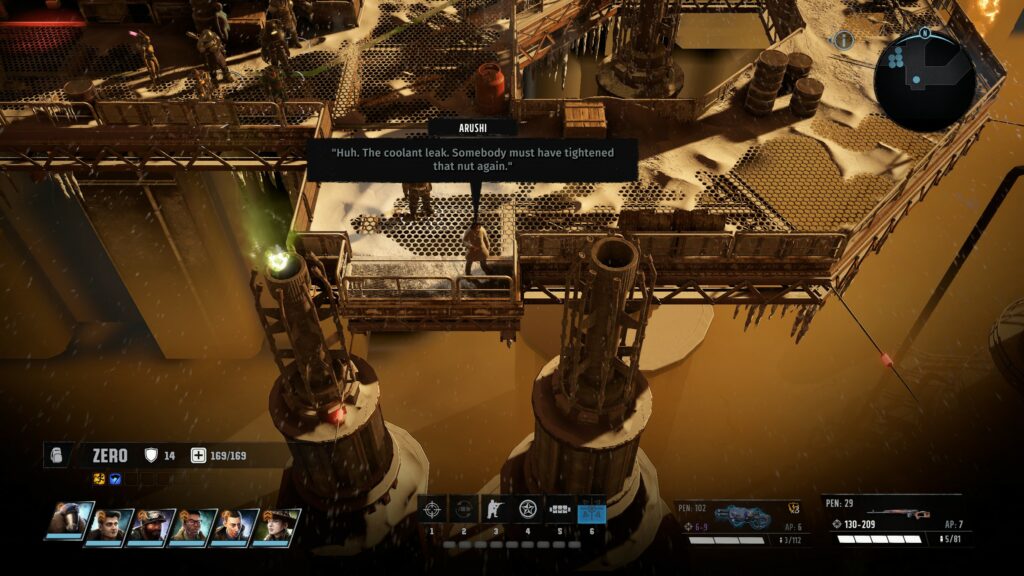Click the north compass marker on the minimap
The image size is (1024, 576).
click(x=925, y=32)
